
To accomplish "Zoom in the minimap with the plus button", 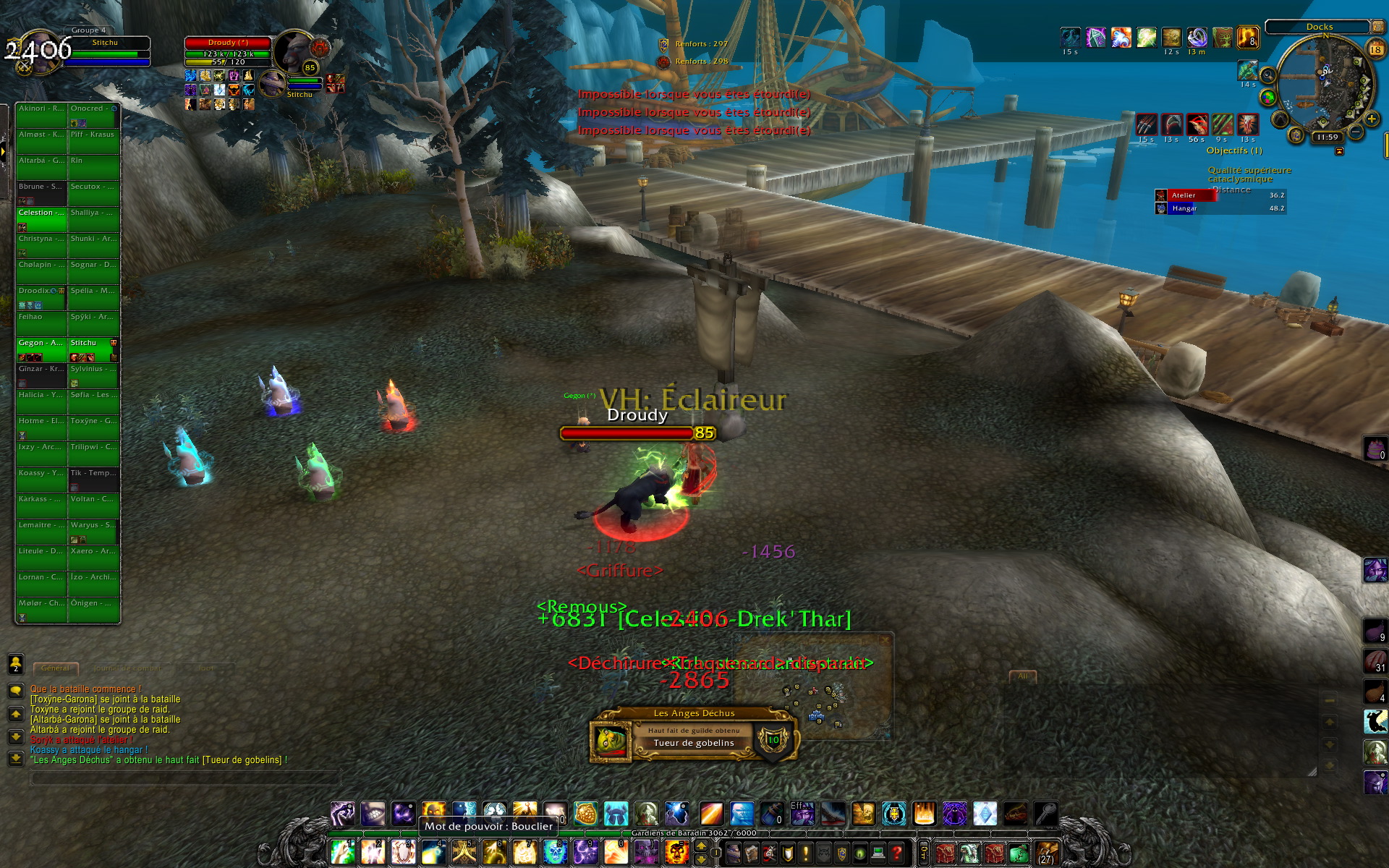I will 1371,119.
